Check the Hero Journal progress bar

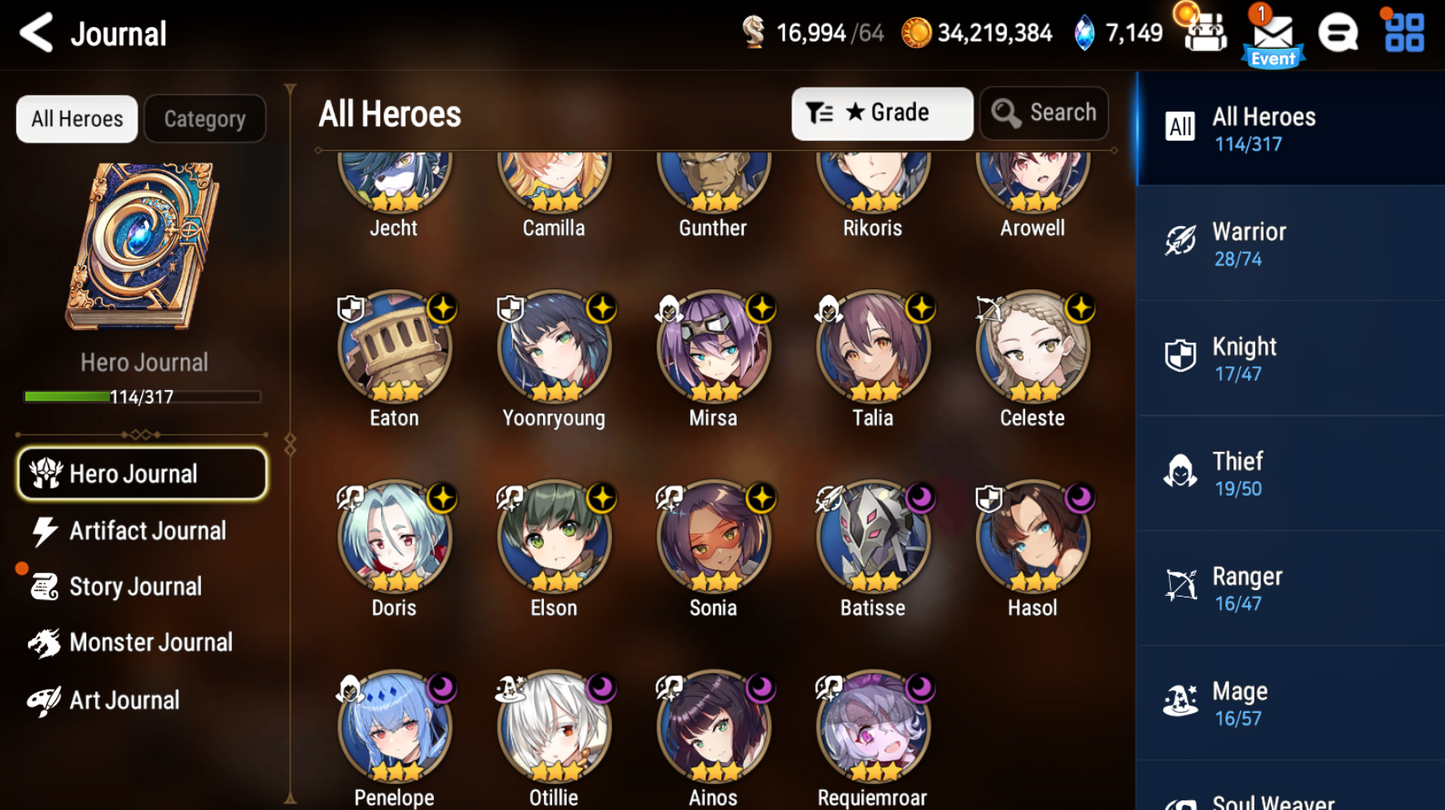coord(143,398)
